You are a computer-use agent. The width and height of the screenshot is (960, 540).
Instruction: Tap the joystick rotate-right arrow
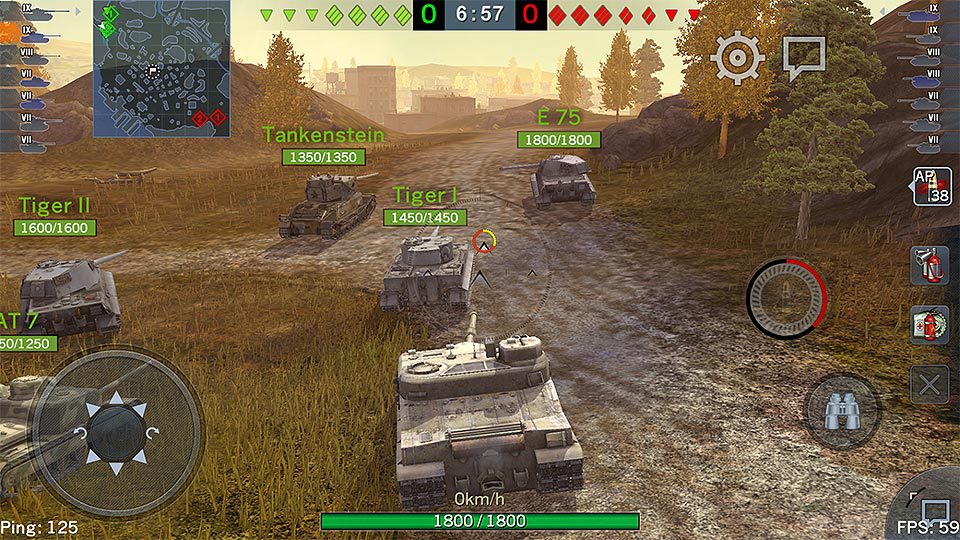click(x=151, y=433)
